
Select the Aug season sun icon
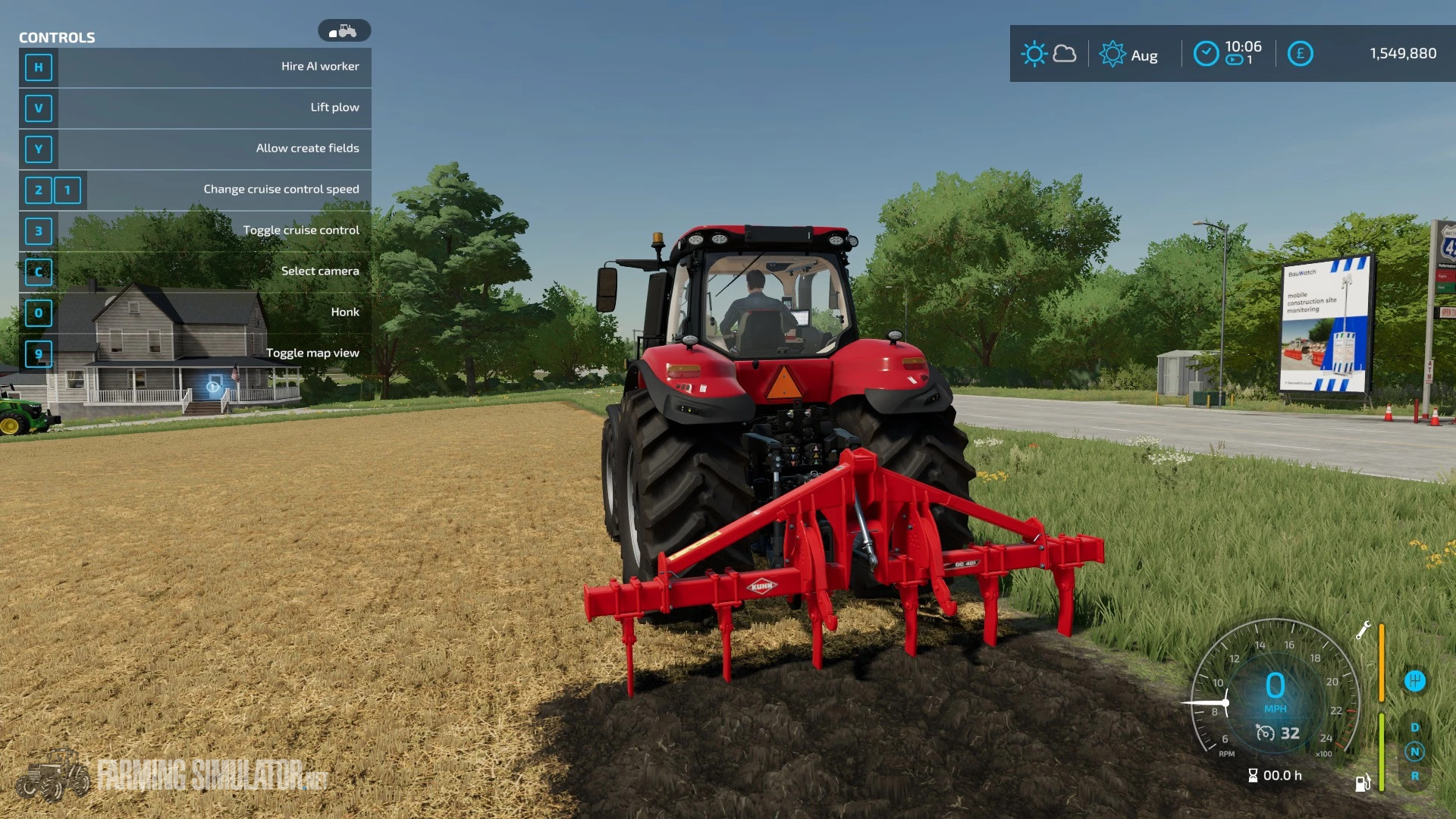tap(1112, 53)
